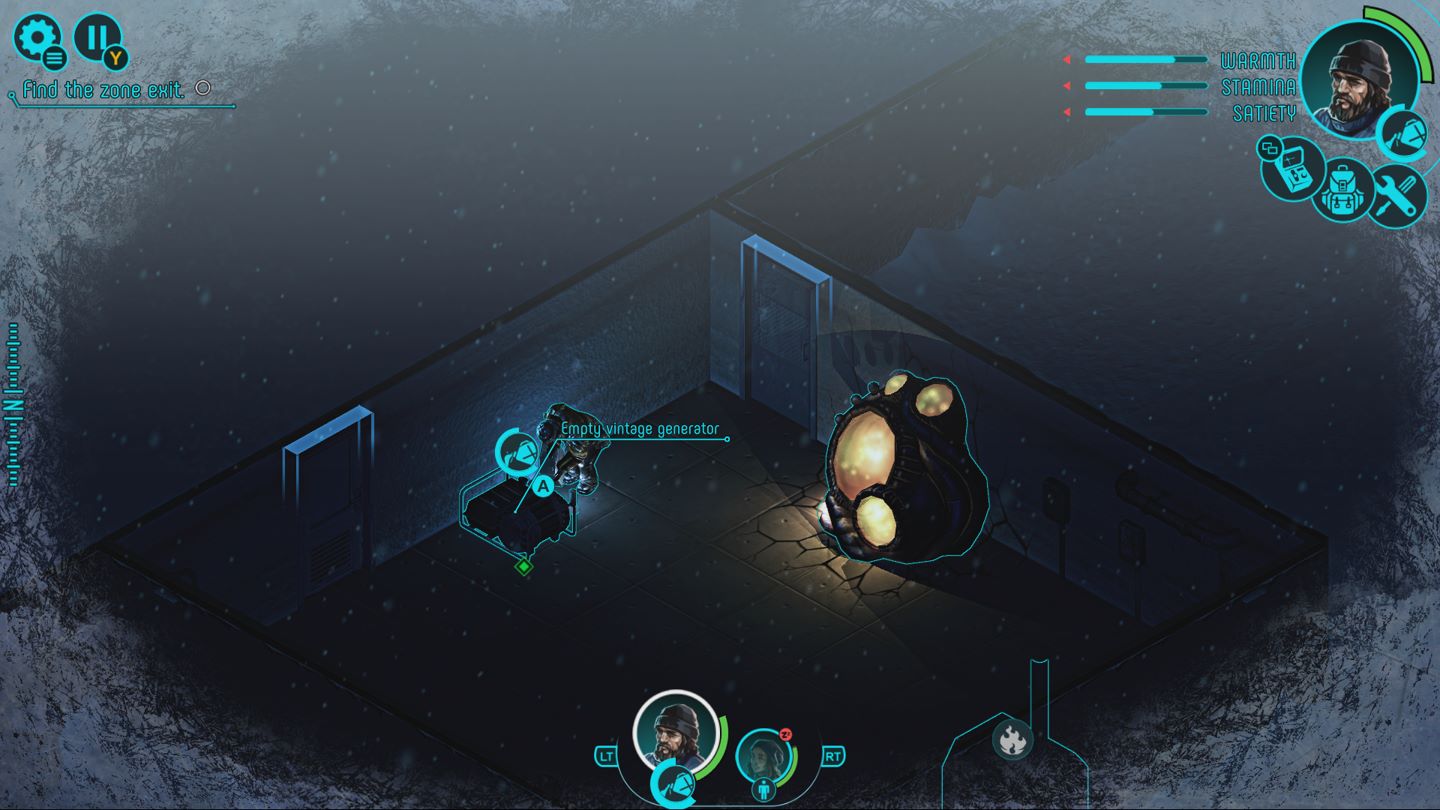Switch to the sleeping woman survivor
1440x810 pixels.
[x=764, y=757]
